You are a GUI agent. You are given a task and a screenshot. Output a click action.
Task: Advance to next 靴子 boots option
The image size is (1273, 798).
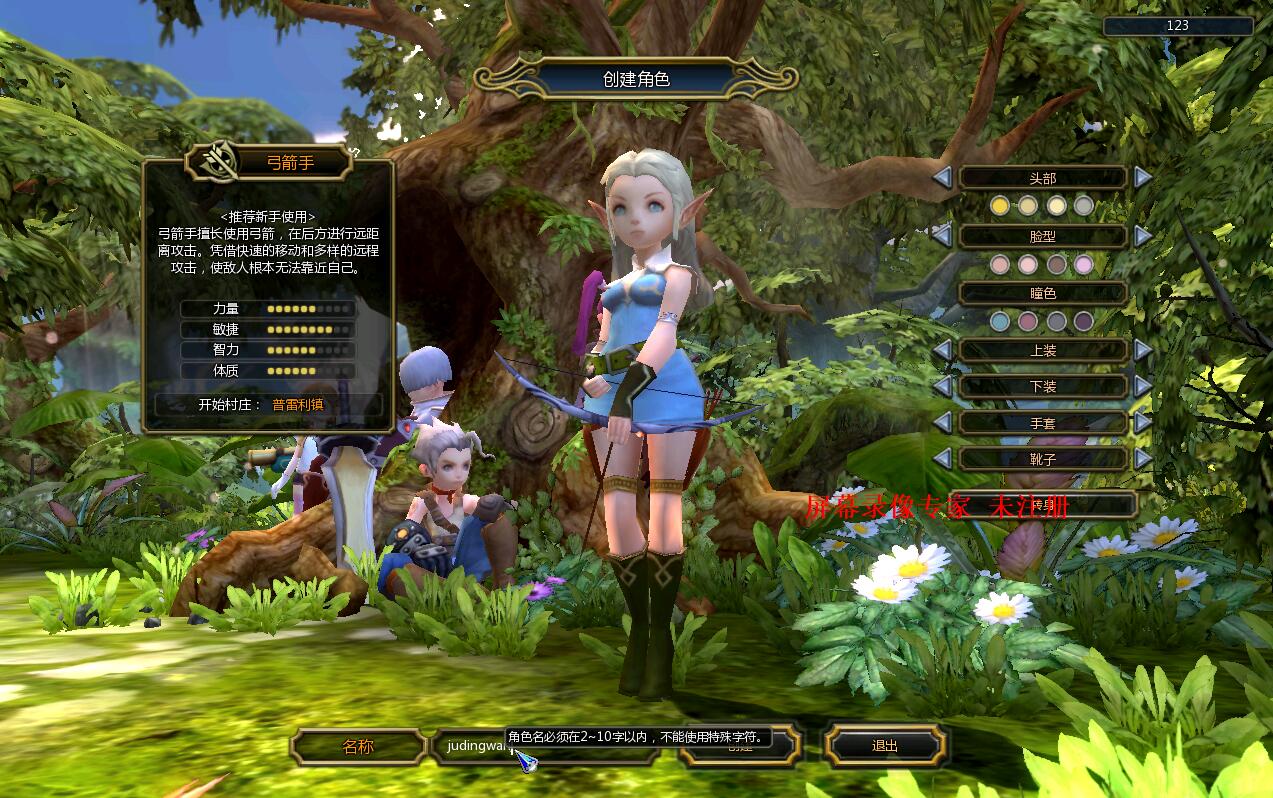tap(1143, 458)
